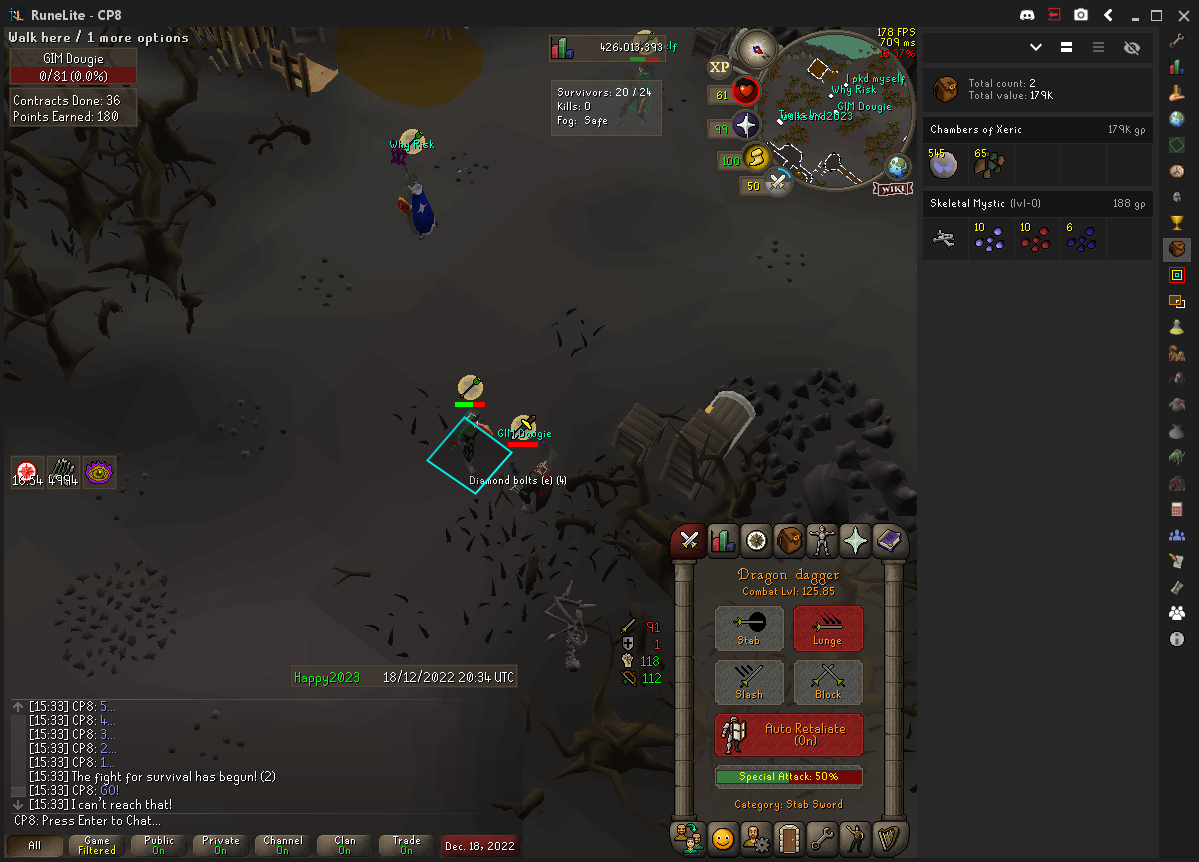Choose the Lunge attack style
The image size is (1199, 862).
[827, 628]
